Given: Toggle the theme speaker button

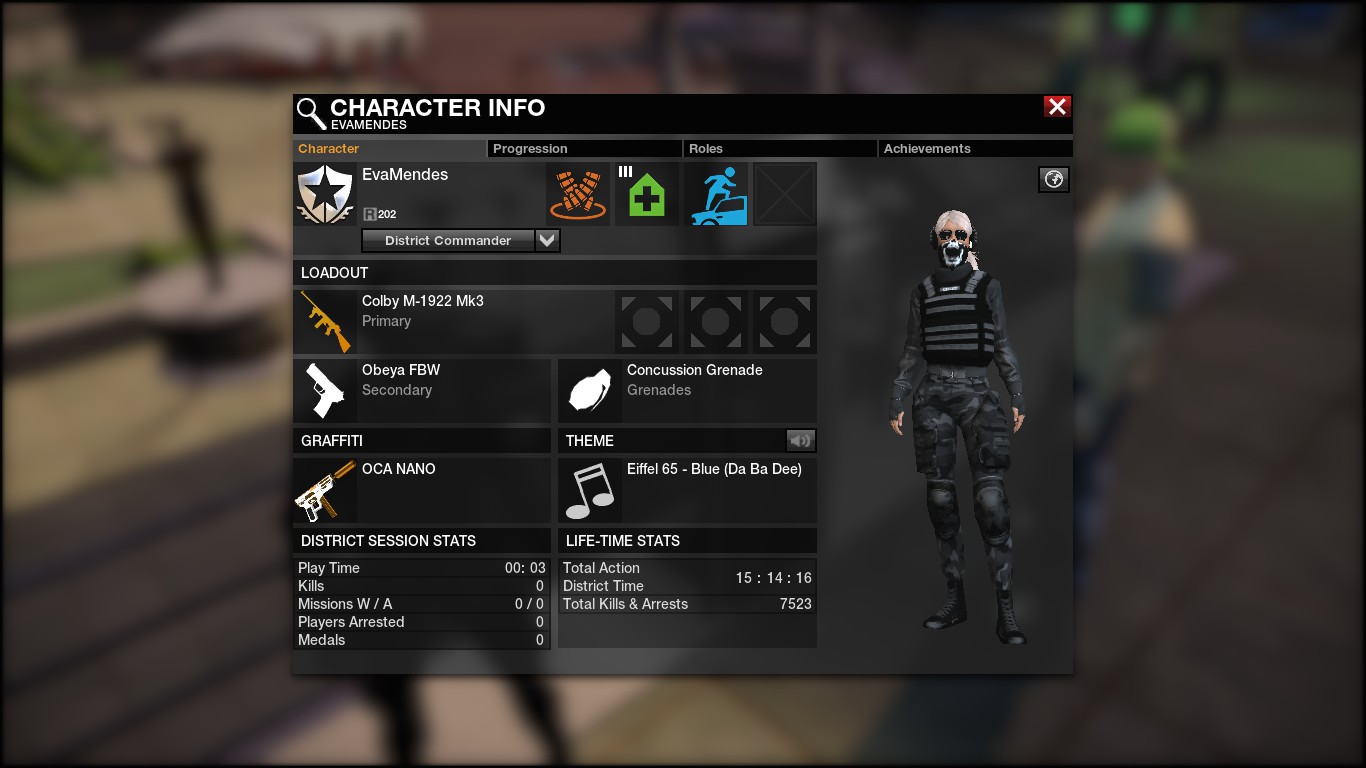Looking at the screenshot, I should pyautogui.click(x=800, y=440).
